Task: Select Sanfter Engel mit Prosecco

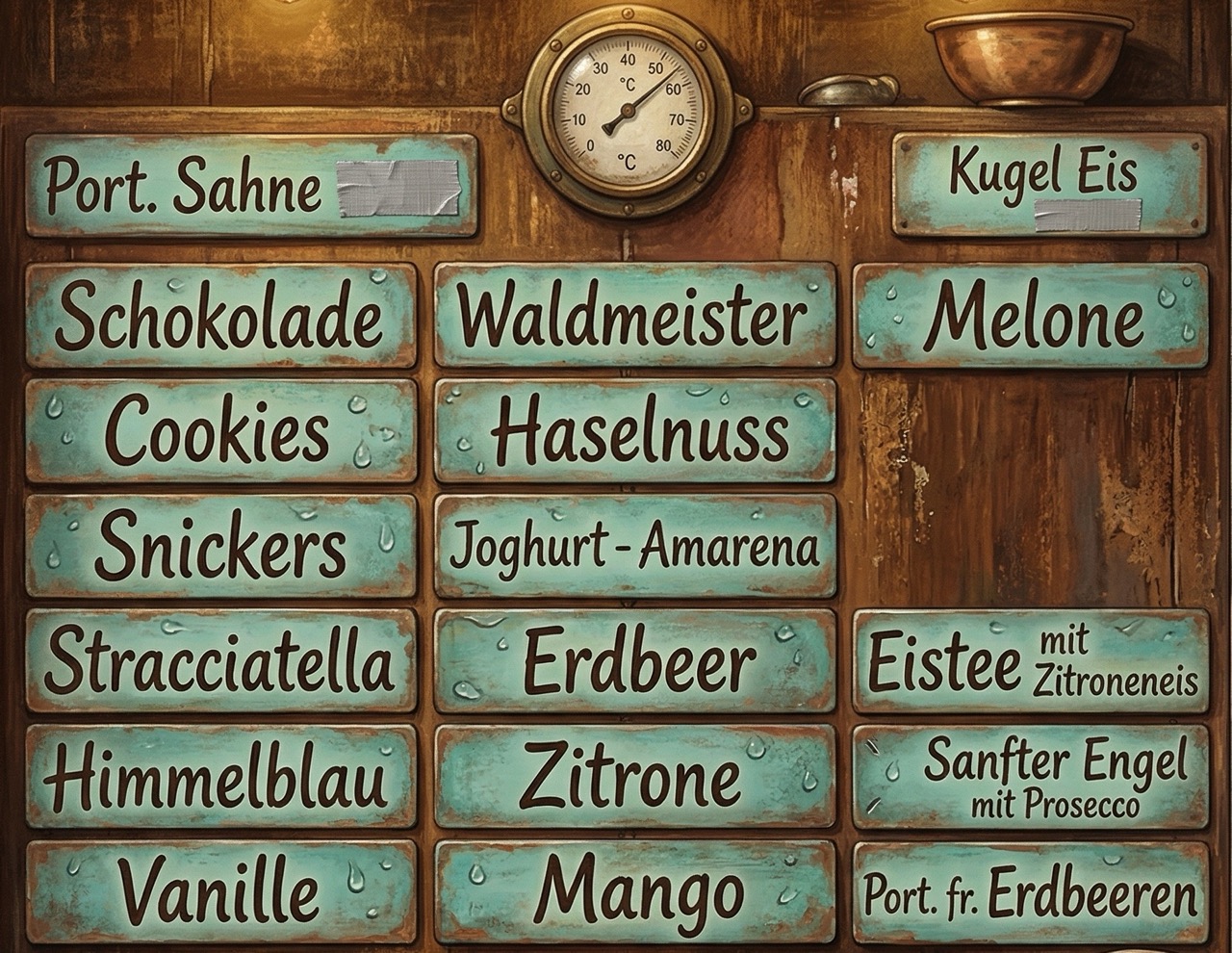Action: (1030, 776)
